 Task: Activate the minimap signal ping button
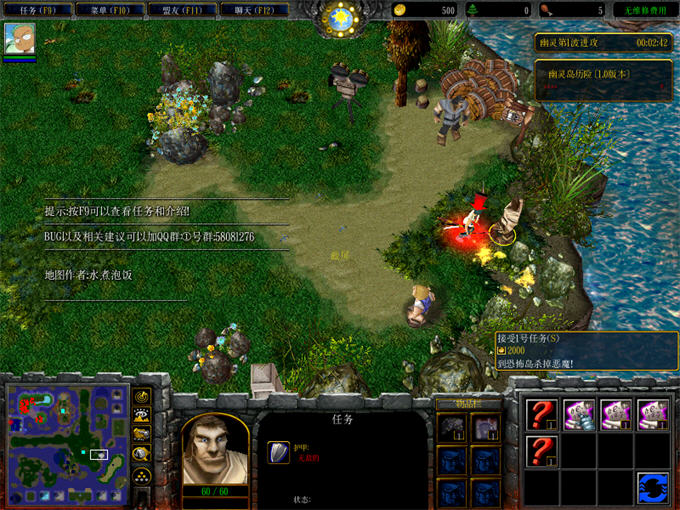(x=142, y=397)
